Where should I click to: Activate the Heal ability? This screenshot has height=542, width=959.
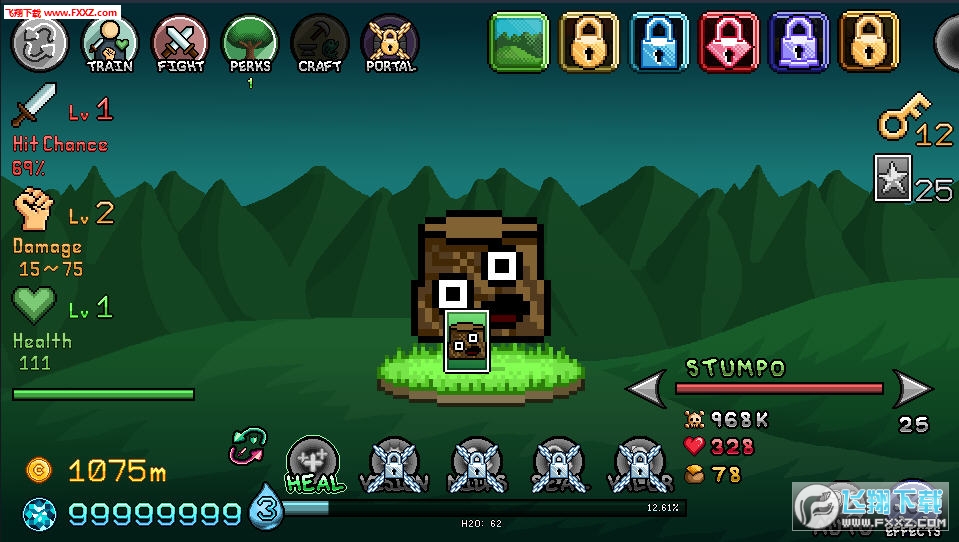pos(313,464)
